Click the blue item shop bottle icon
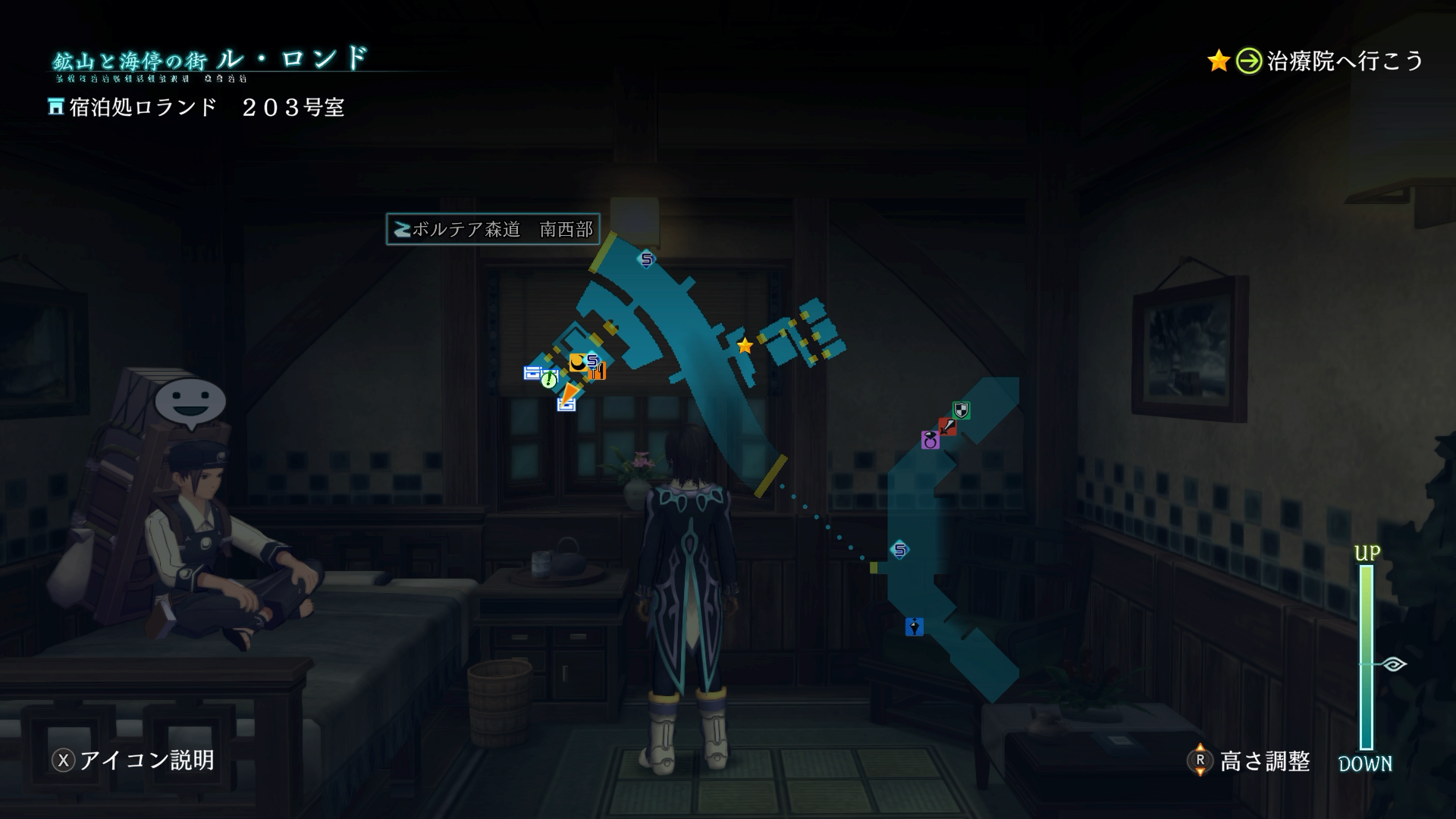1456x819 pixels. pyautogui.click(x=915, y=626)
